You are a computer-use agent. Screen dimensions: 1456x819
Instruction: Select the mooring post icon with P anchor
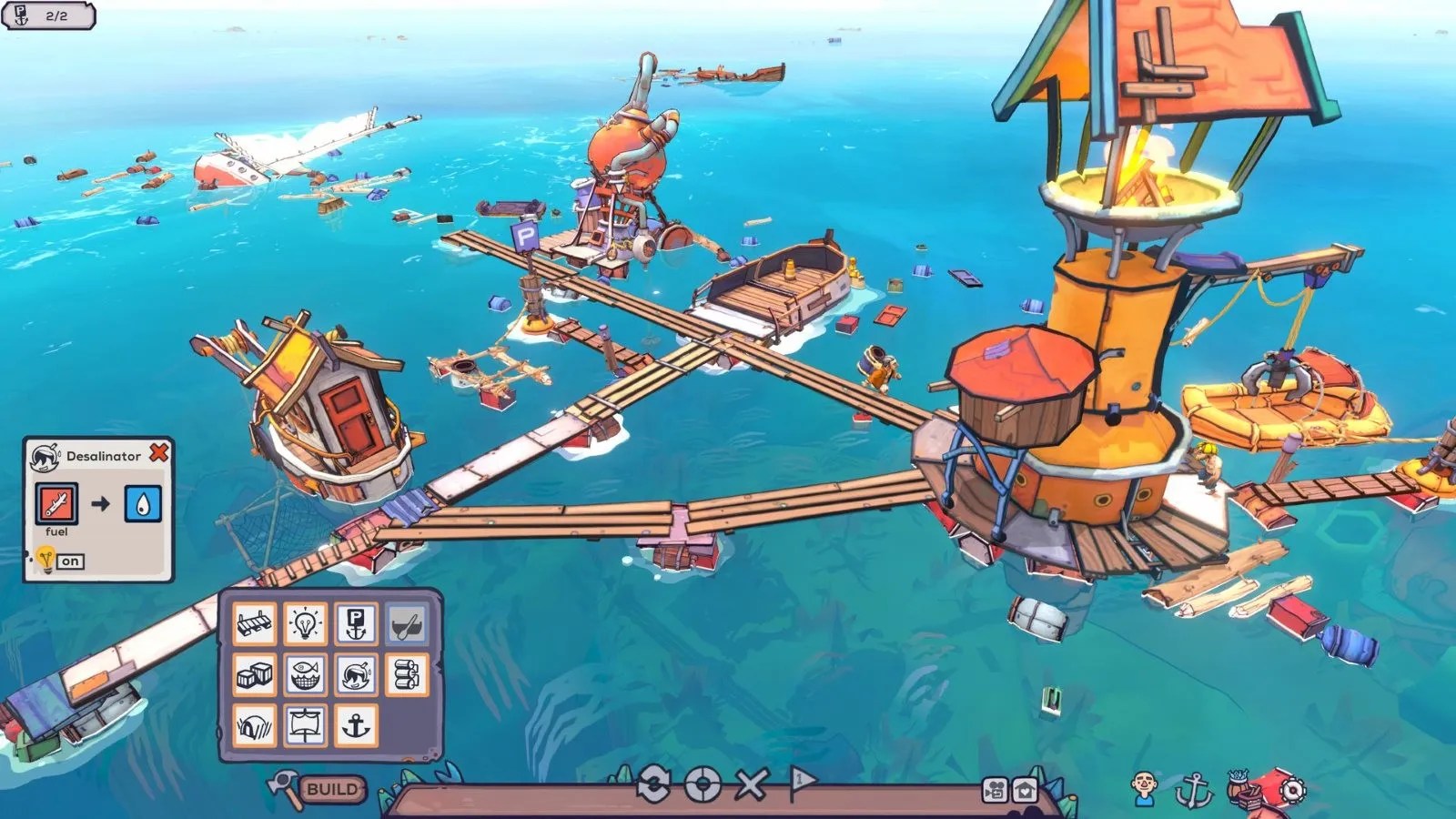[x=357, y=622]
